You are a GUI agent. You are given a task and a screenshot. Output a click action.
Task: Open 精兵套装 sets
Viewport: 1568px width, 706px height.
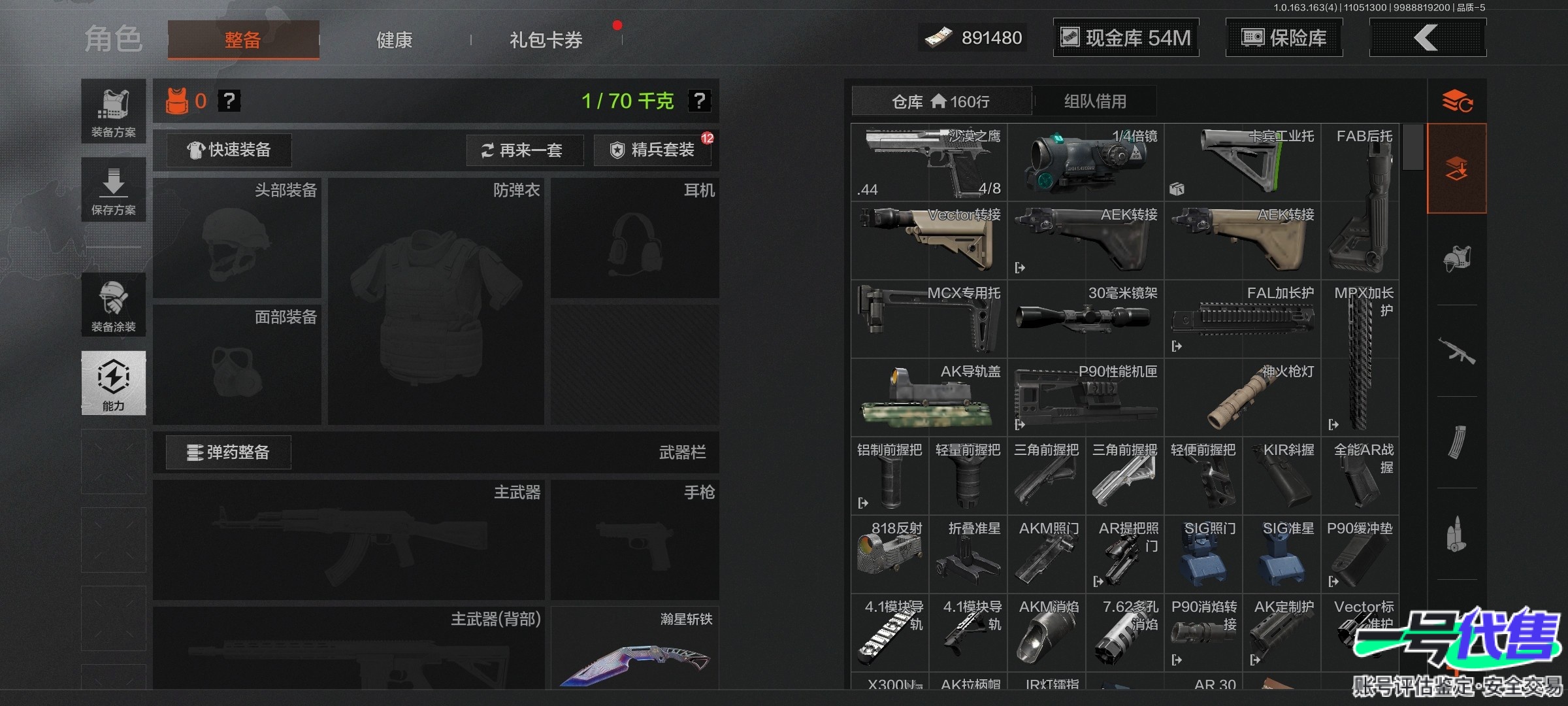[653, 150]
